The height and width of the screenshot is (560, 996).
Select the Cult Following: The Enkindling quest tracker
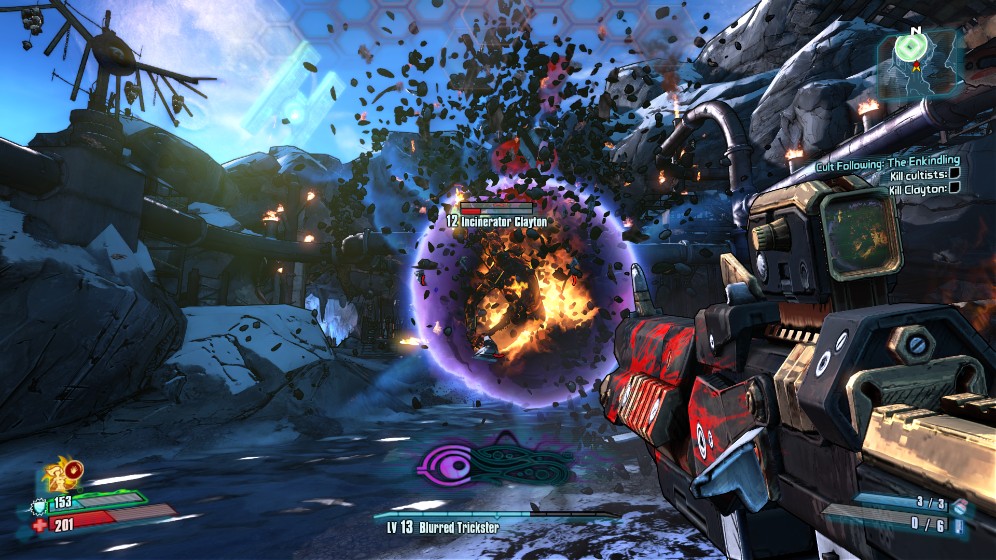pyautogui.click(x=888, y=160)
